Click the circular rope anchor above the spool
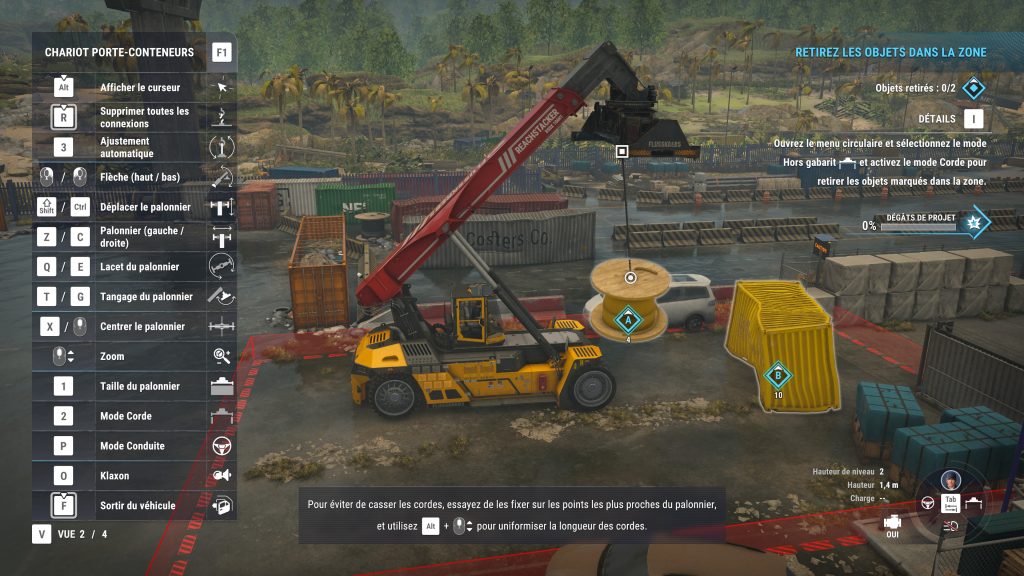1024x576 pixels. pos(630,277)
